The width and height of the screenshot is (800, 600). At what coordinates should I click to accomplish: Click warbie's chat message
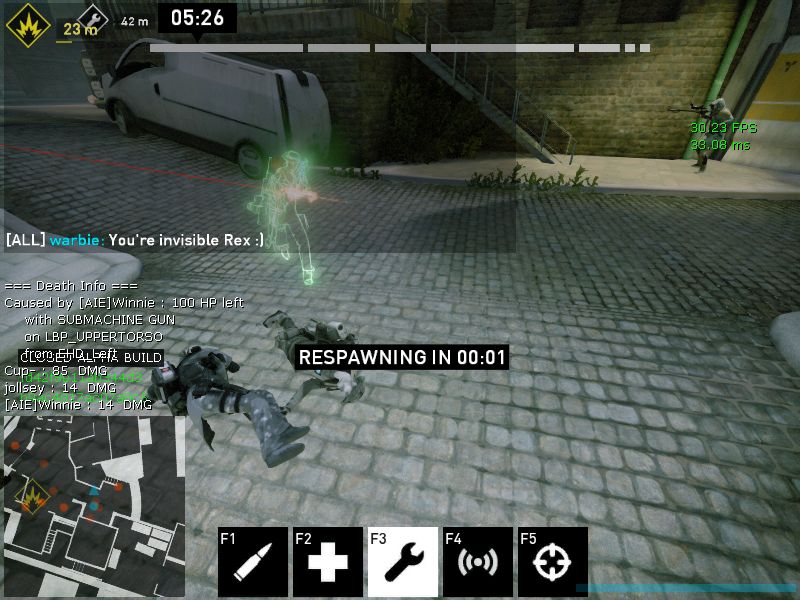tap(135, 240)
